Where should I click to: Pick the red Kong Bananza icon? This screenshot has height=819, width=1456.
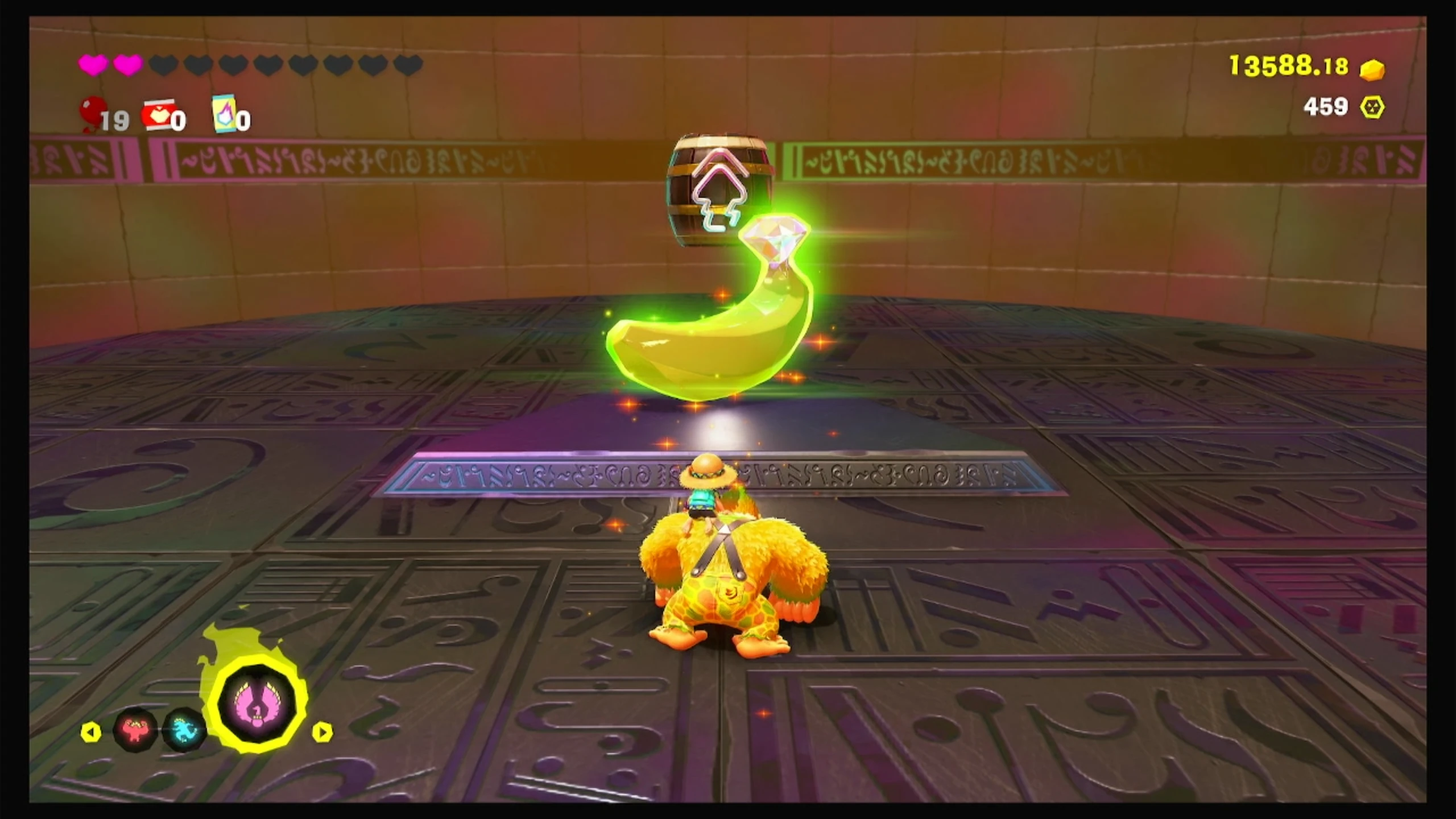[136, 730]
